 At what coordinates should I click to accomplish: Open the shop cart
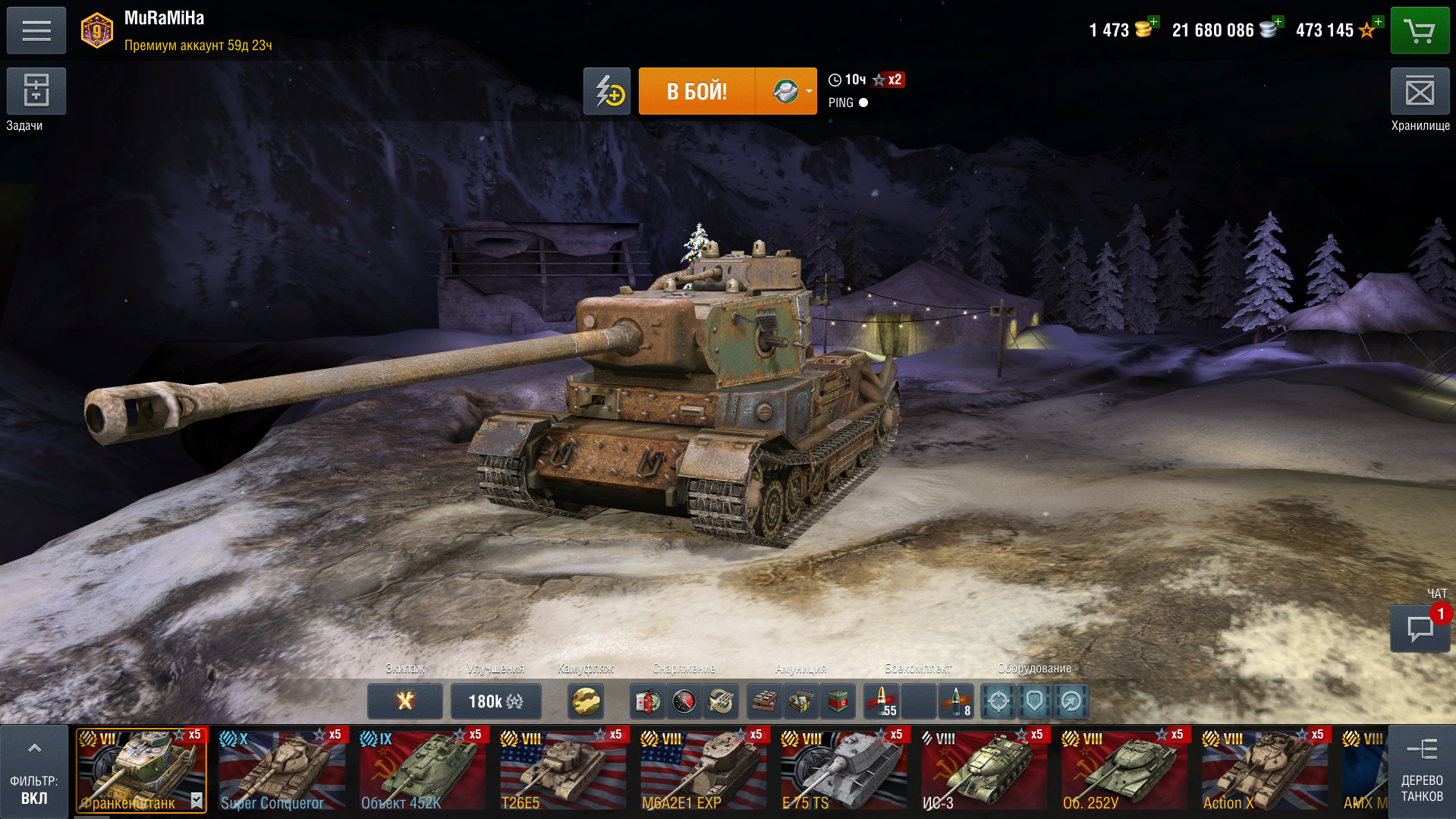click(1420, 30)
